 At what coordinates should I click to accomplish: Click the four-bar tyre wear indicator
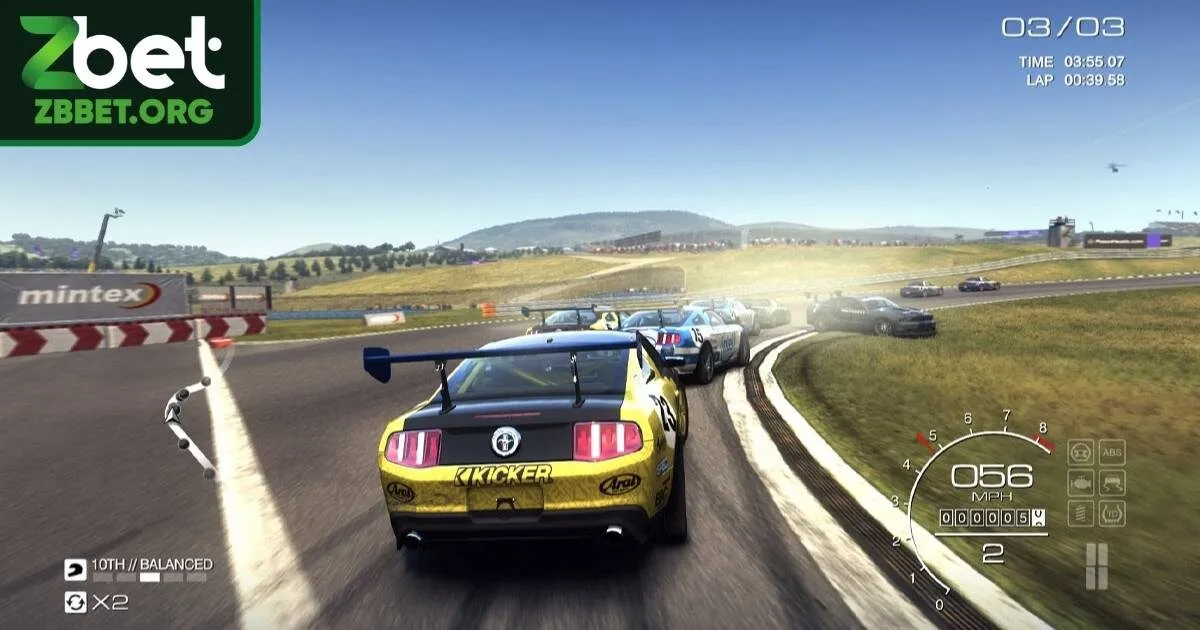point(1097,566)
